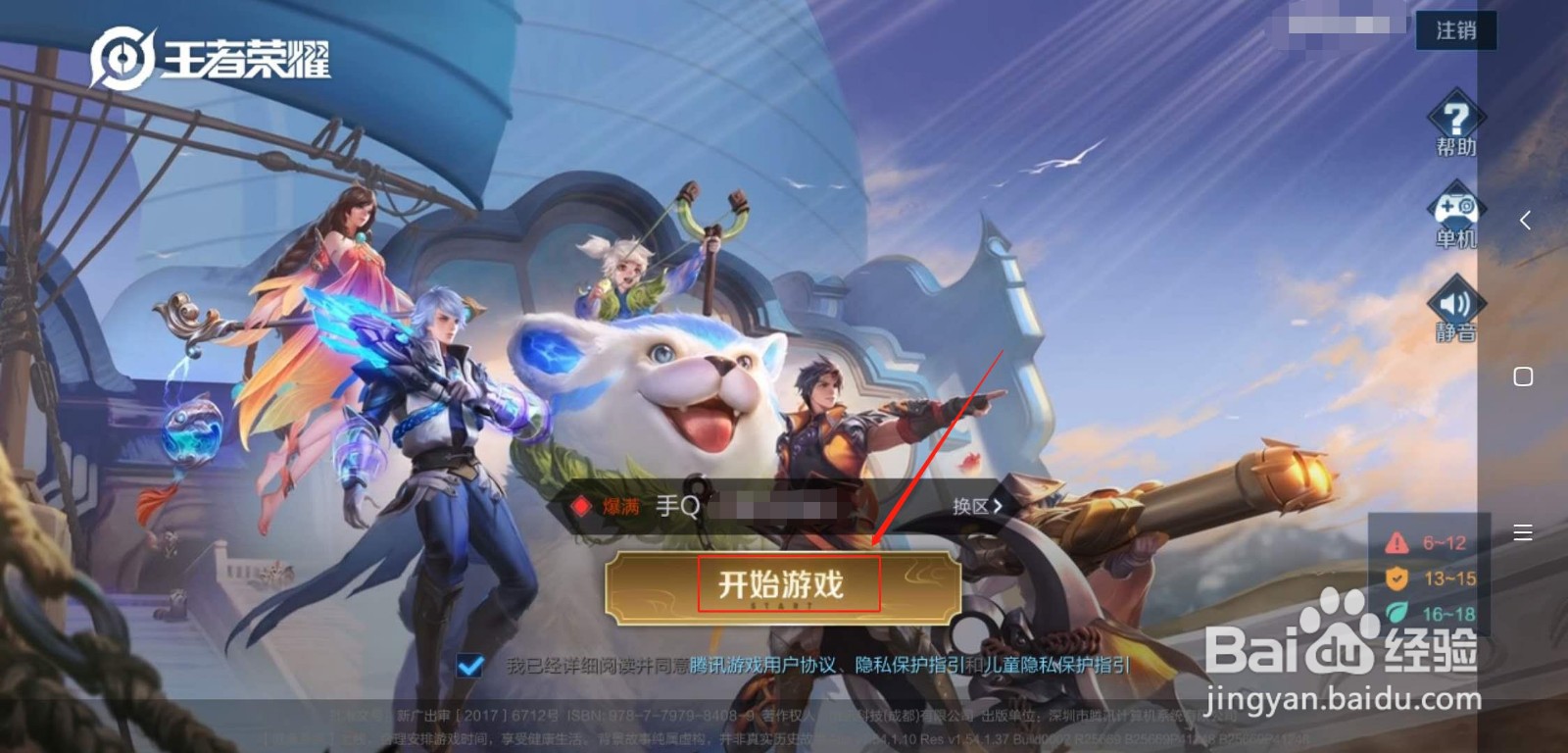This screenshot has height=753, width=1568.
Task: Select the 单机 (offline mode) icon
Action: click(1454, 214)
